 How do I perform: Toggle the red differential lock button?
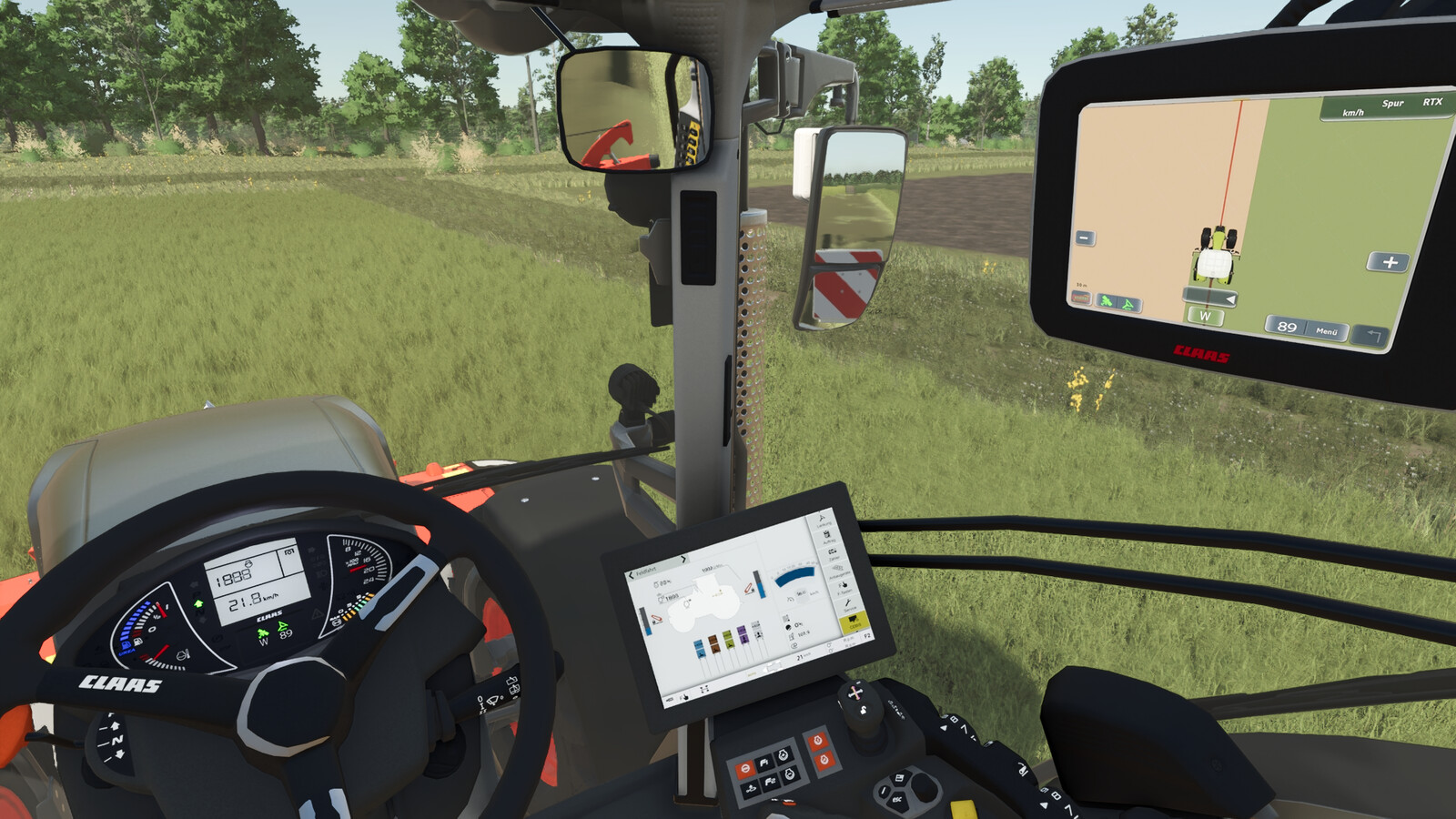point(745,768)
